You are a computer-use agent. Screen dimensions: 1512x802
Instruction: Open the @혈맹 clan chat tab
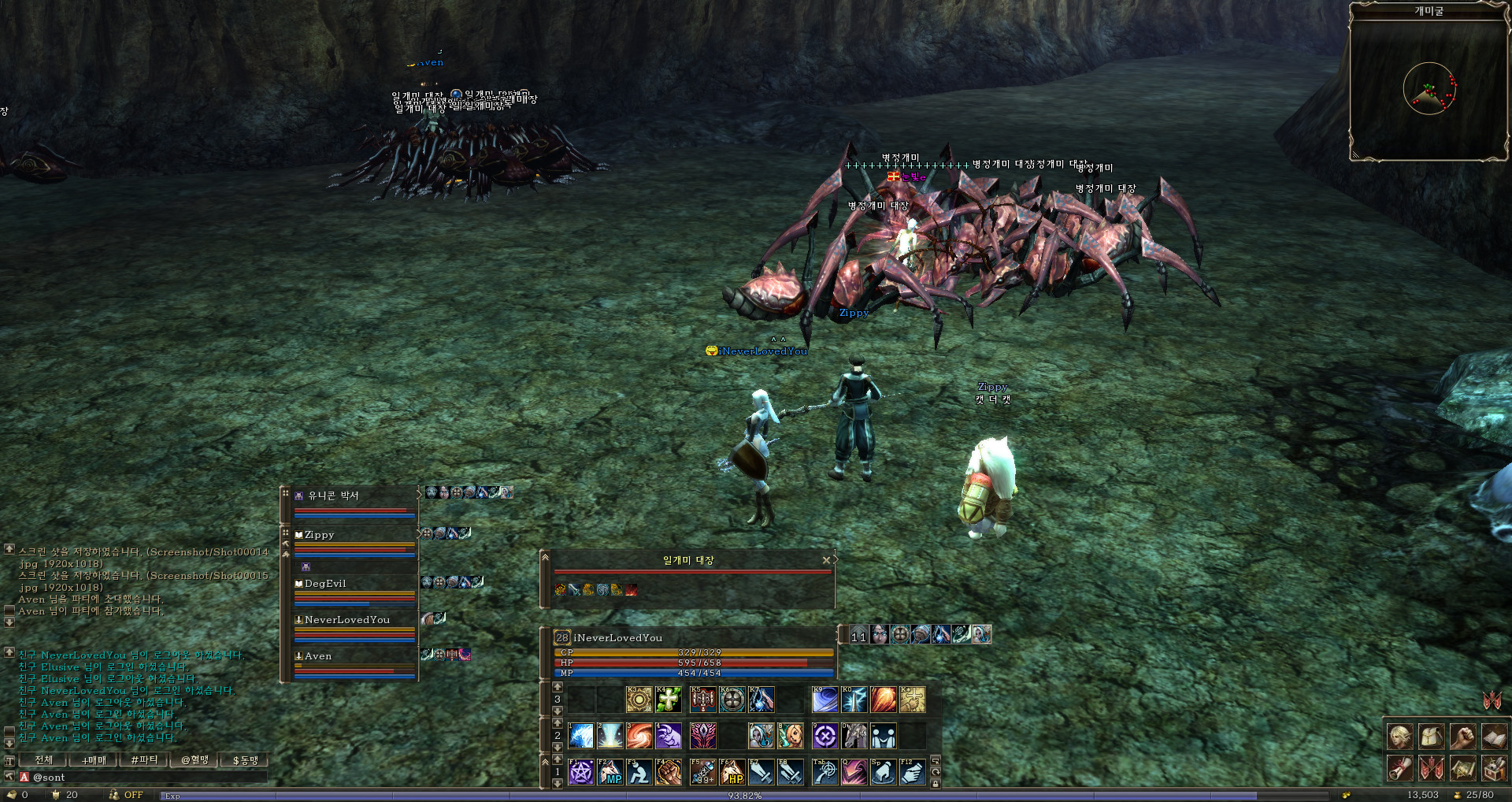click(x=195, y=760)
